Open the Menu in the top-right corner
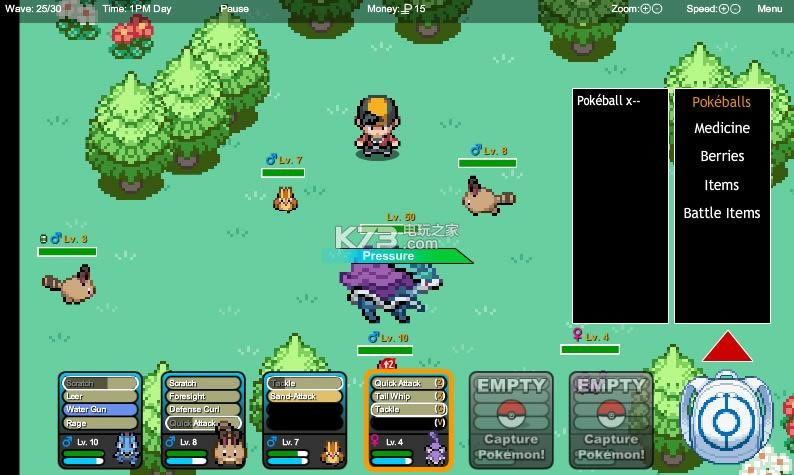 click(x=769, y=8)
